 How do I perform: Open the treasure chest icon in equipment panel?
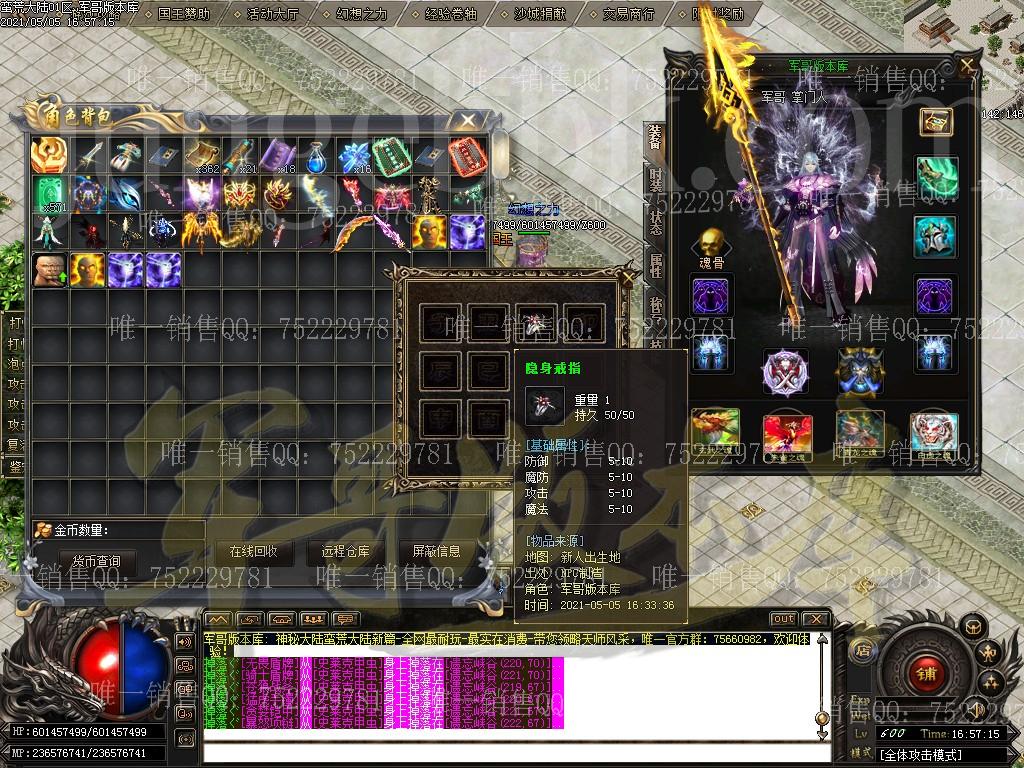936,122
